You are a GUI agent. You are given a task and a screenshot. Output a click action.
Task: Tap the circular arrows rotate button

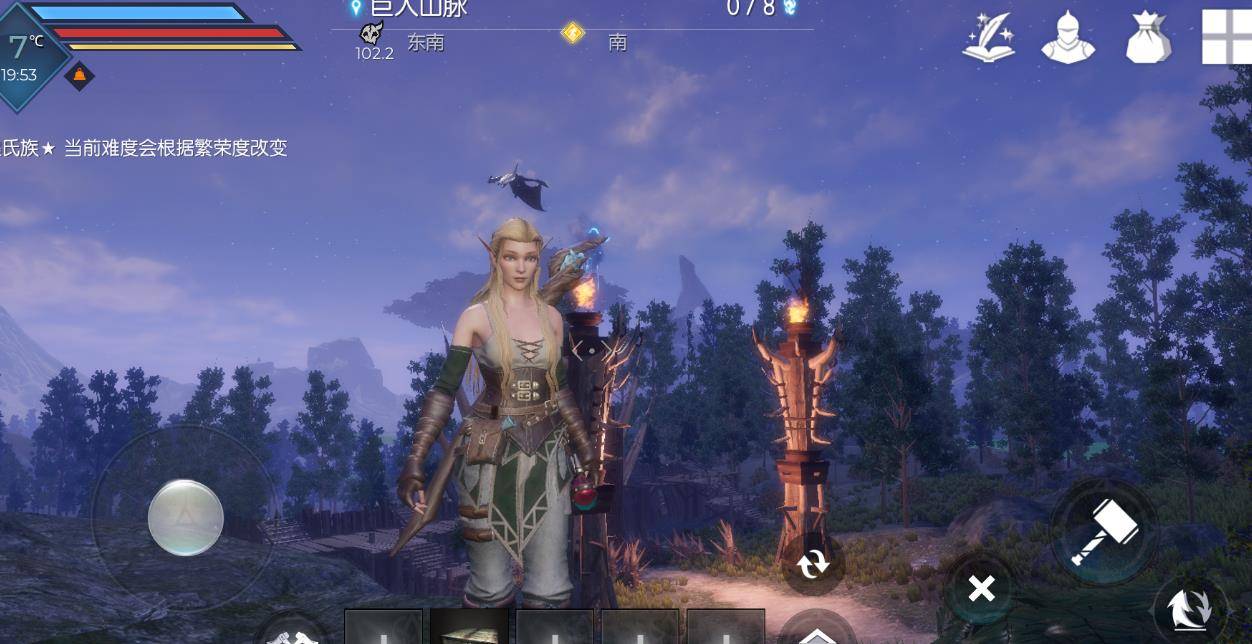coord(813,565)
